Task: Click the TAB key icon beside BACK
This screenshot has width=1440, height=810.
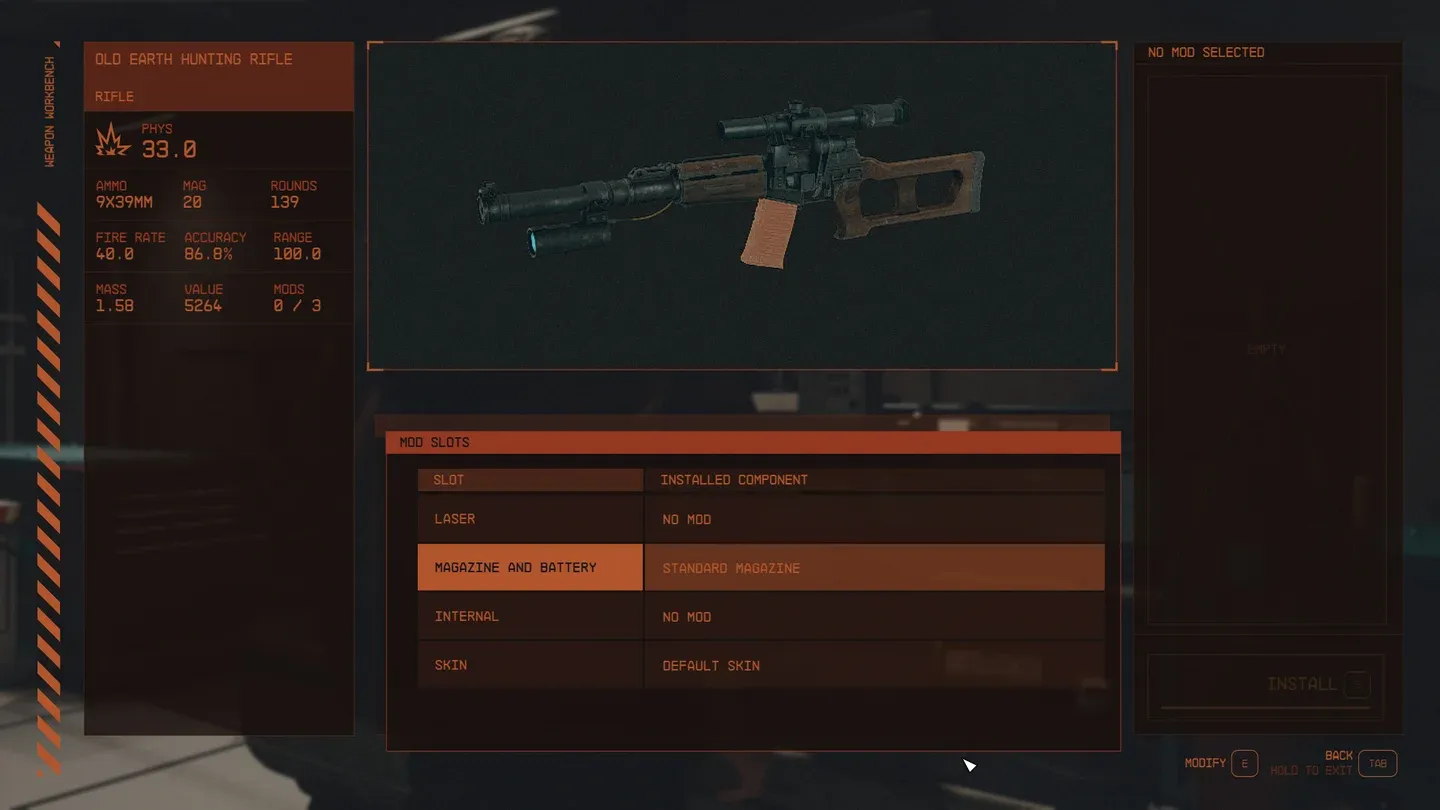Action: click(1378, 763)
